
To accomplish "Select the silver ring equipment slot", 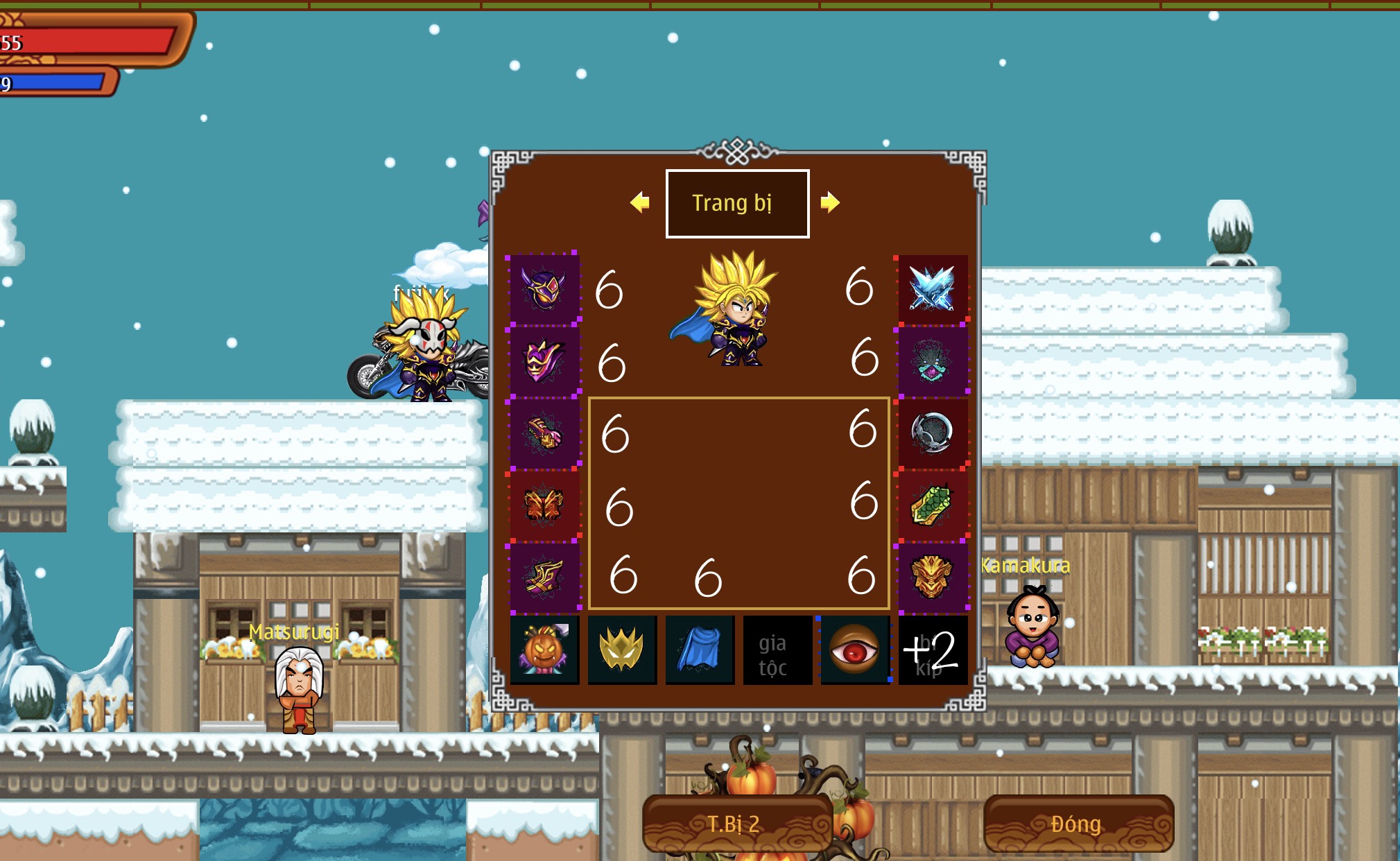I will [x=932, y=433].
